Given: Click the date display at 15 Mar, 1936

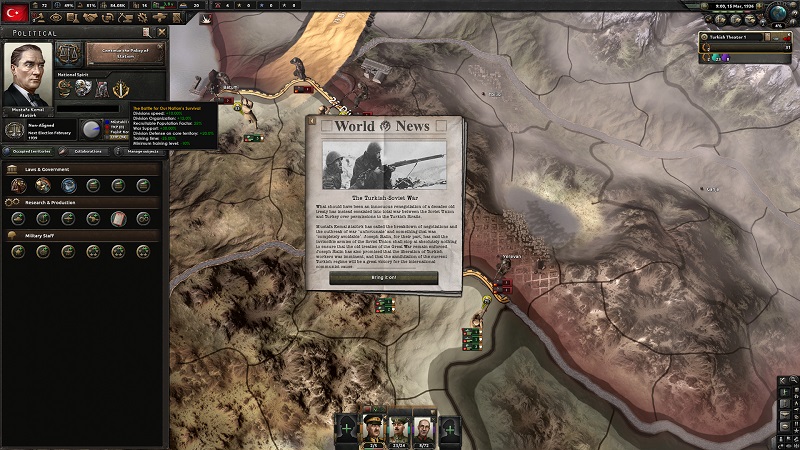Looking at the screenshot, I should (732, 5).
